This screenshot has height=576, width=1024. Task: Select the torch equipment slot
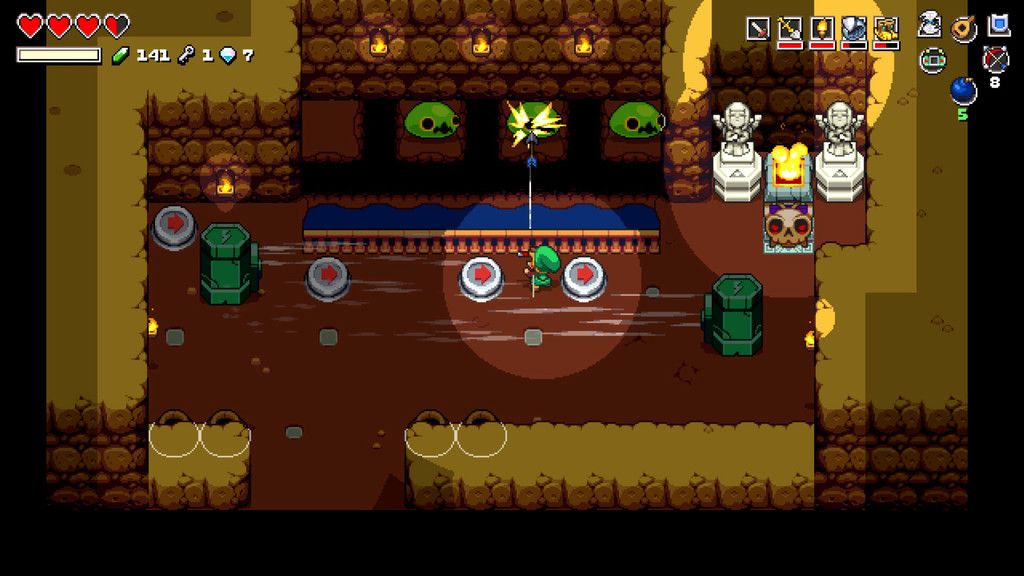822,29
